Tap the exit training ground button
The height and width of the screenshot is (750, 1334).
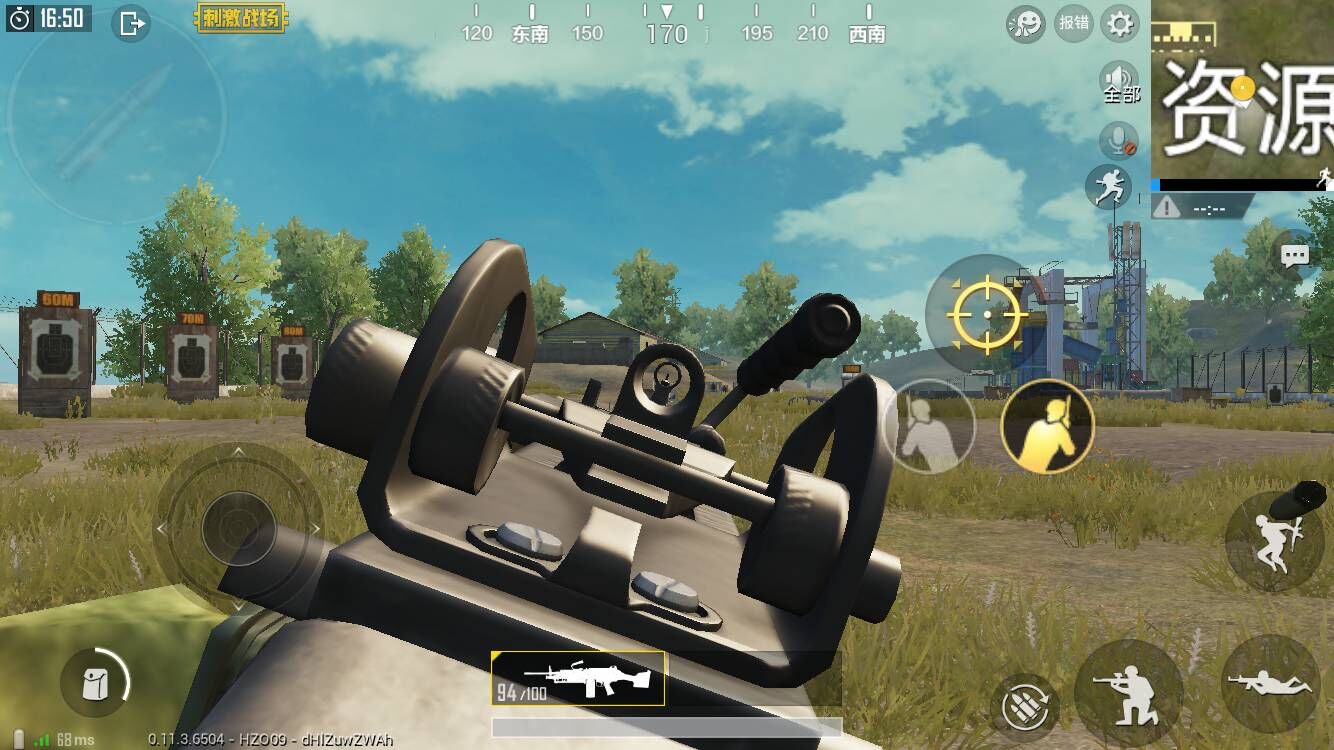point(131,23)
